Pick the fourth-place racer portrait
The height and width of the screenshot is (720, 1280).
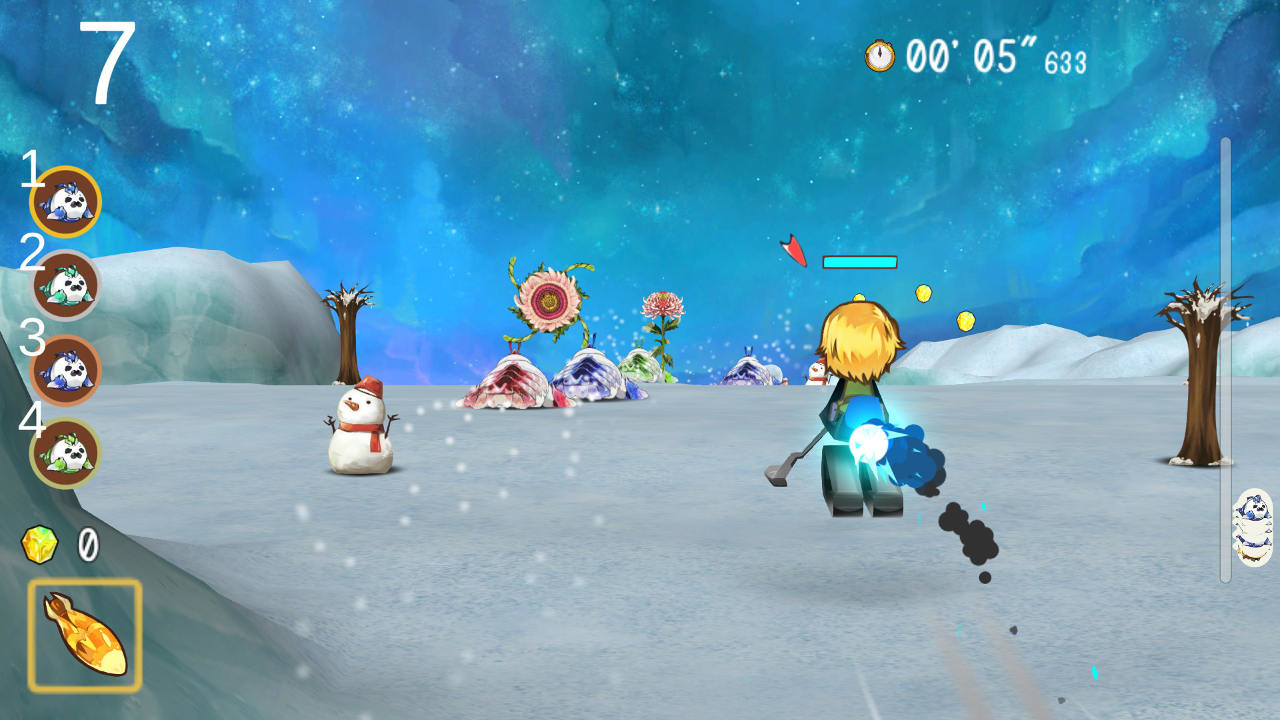66,453
